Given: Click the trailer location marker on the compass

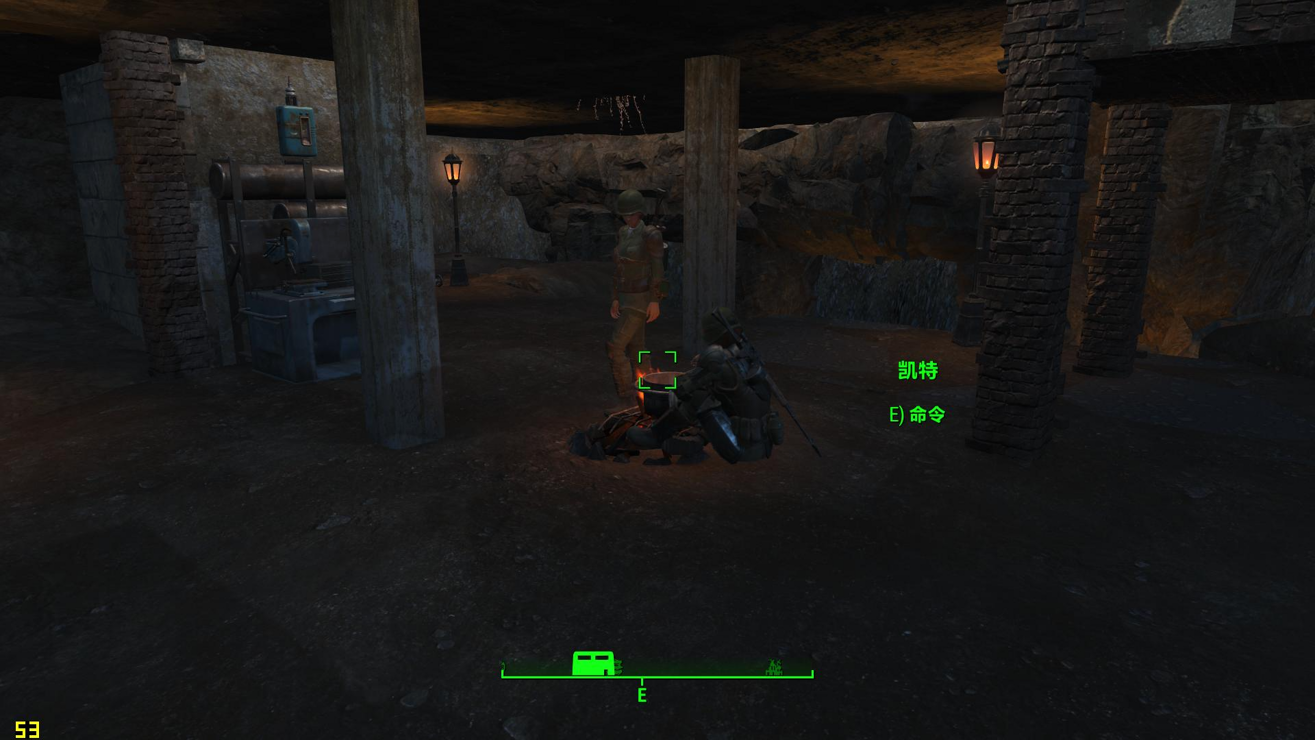Looking at the screenshot, I should coord(593,663).
